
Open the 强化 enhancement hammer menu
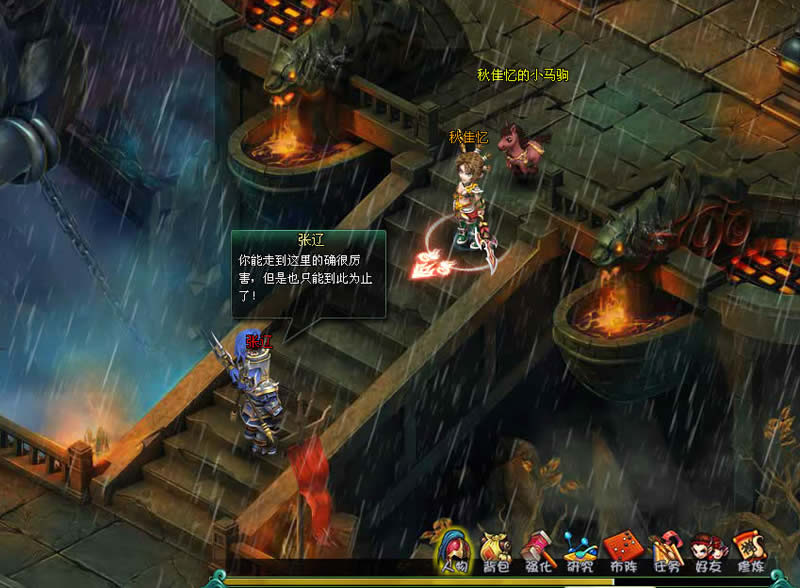[537, 551]
